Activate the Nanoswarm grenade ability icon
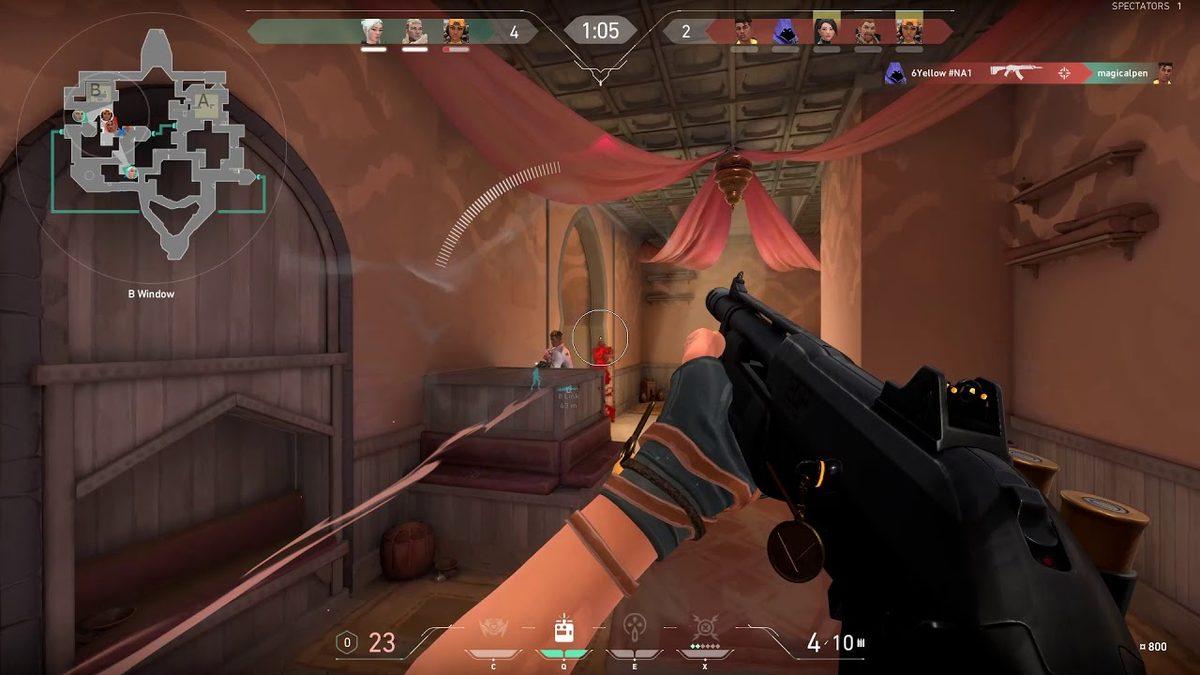 (490, 630)
